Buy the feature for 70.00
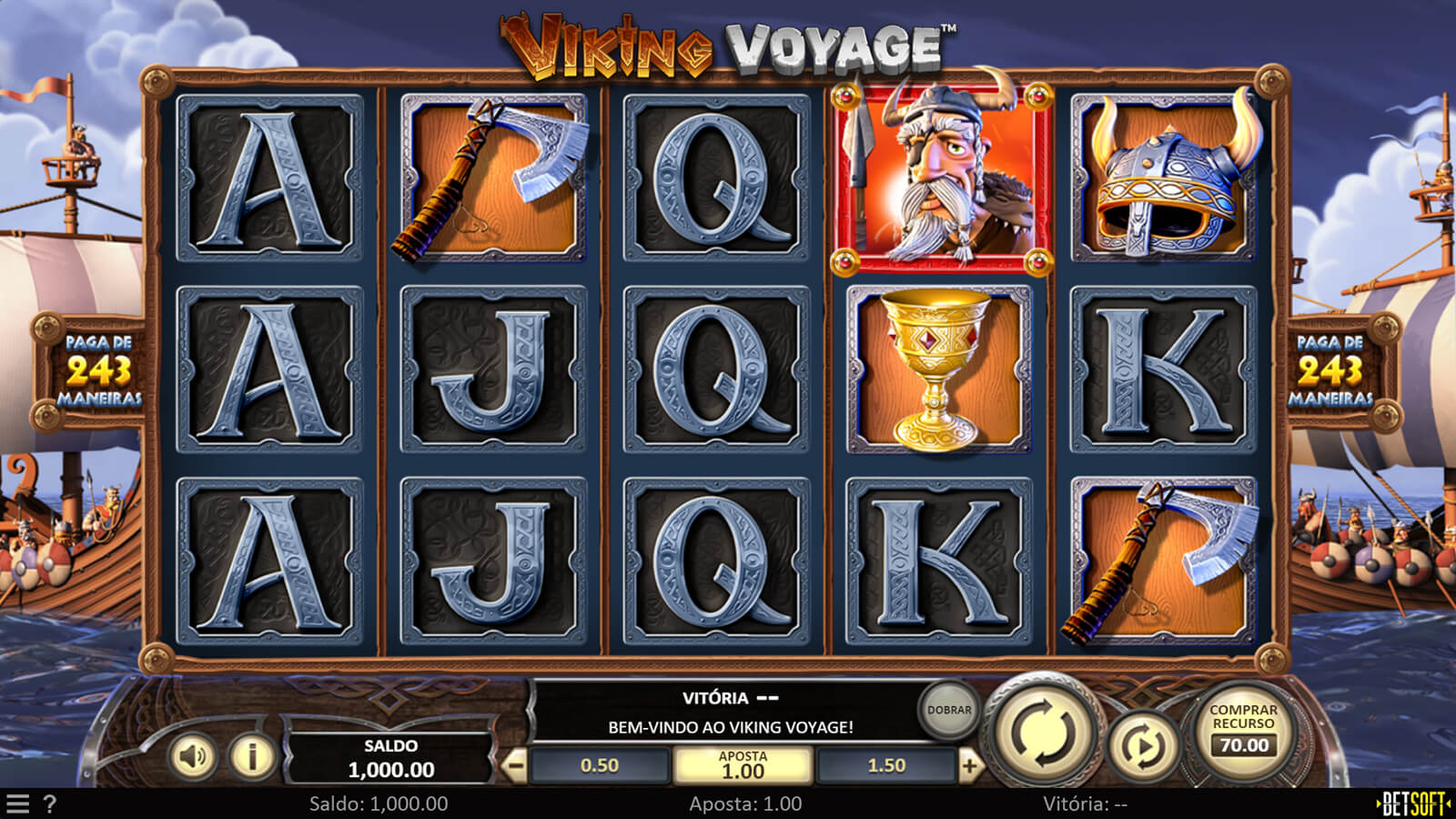1456x819 pixels. 1243,730
